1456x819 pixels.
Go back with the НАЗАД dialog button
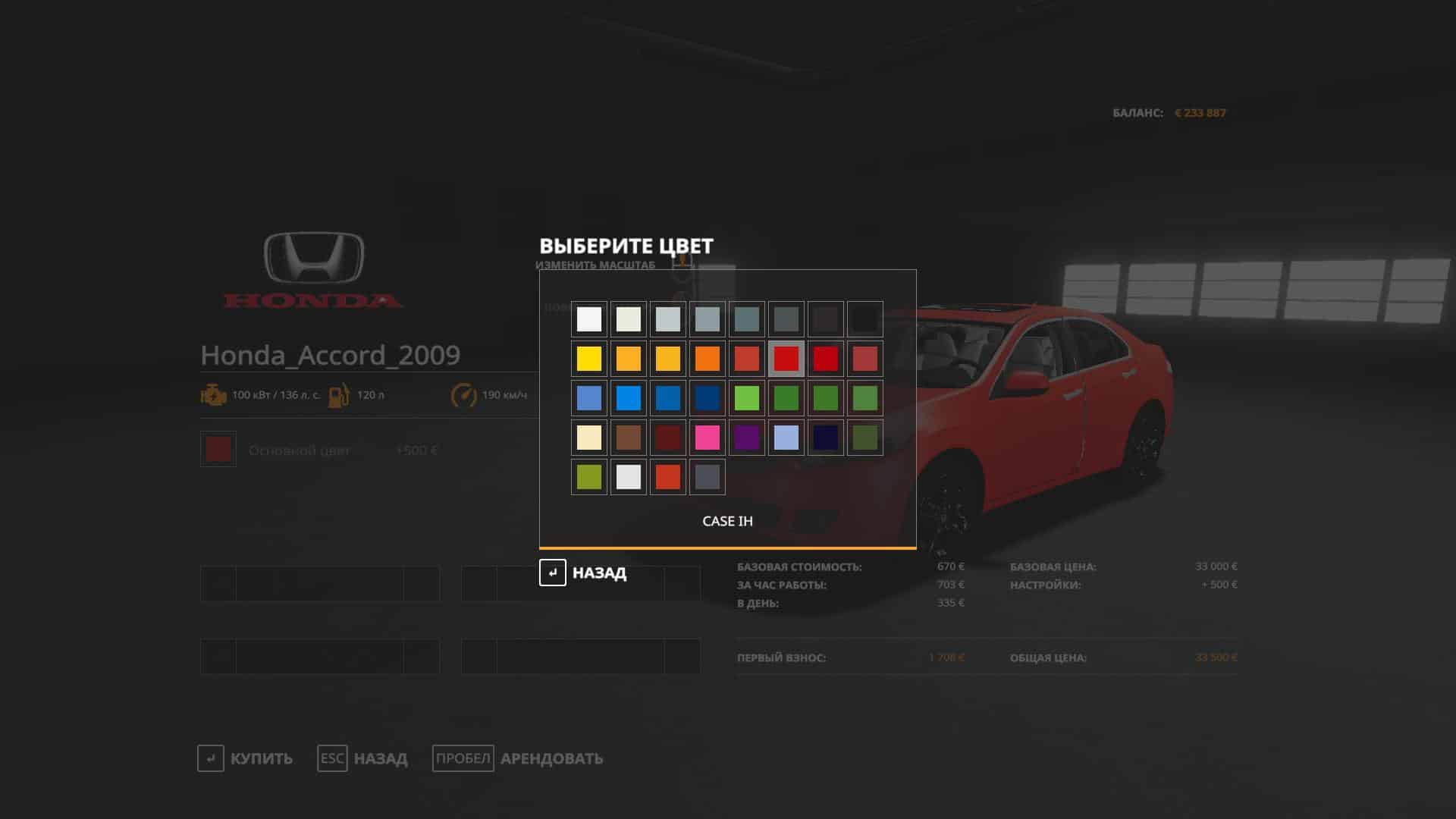[x=583, y=573]
